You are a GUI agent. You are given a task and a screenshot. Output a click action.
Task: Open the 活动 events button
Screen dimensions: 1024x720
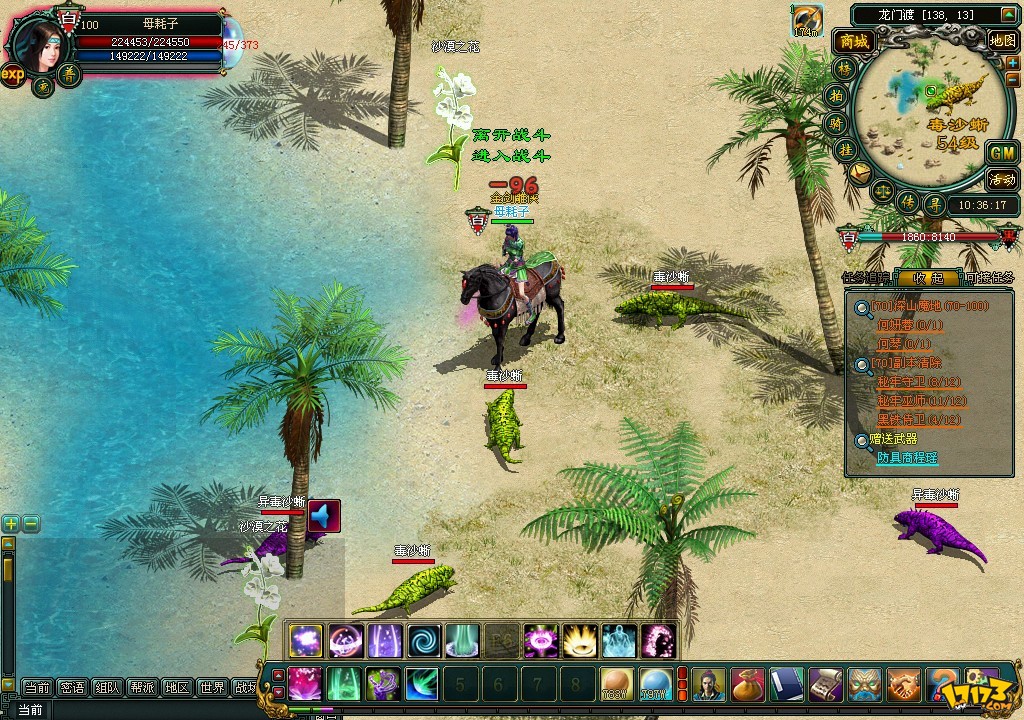1001,180
